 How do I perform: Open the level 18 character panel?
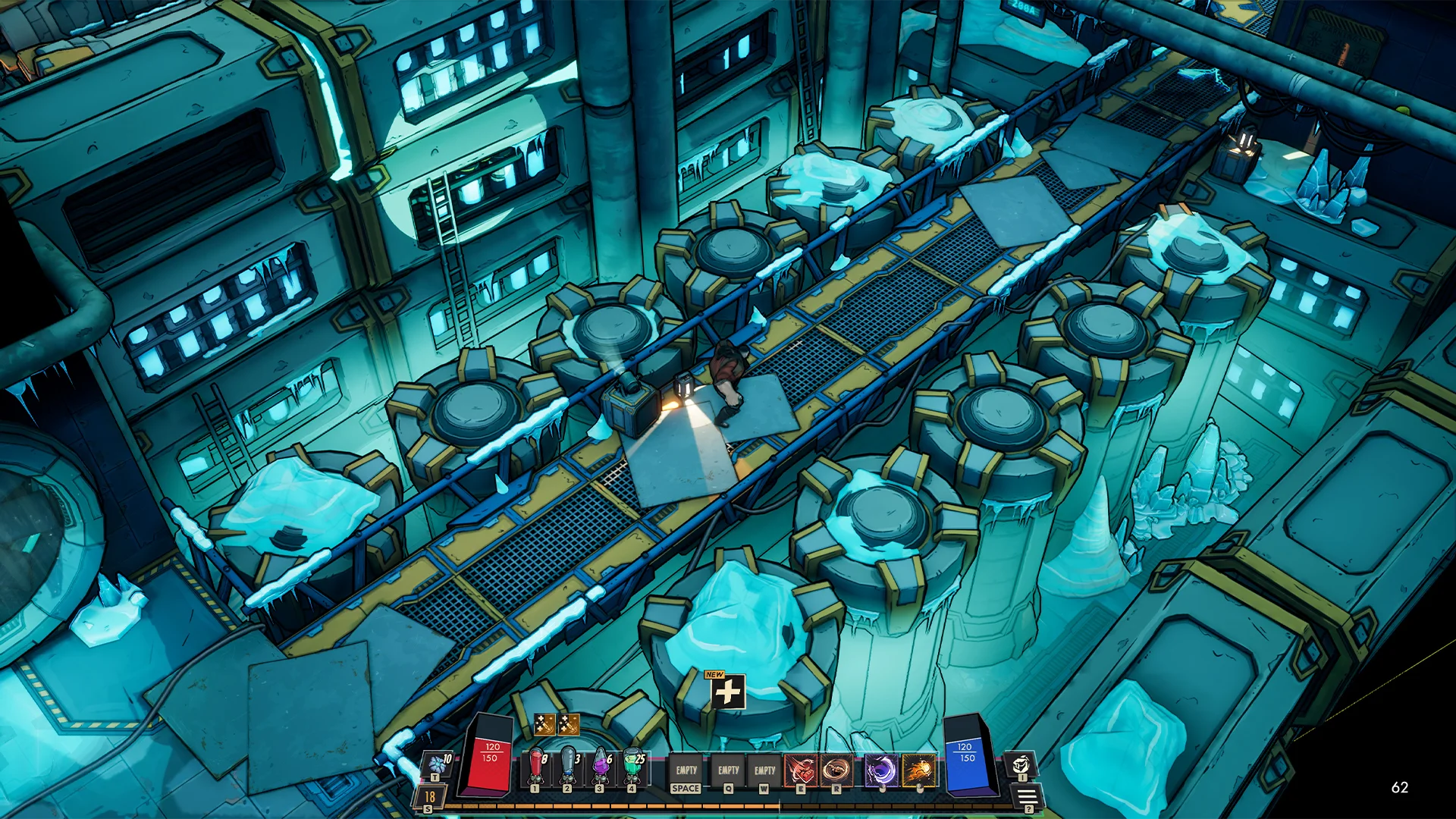(x=429, y=797)
